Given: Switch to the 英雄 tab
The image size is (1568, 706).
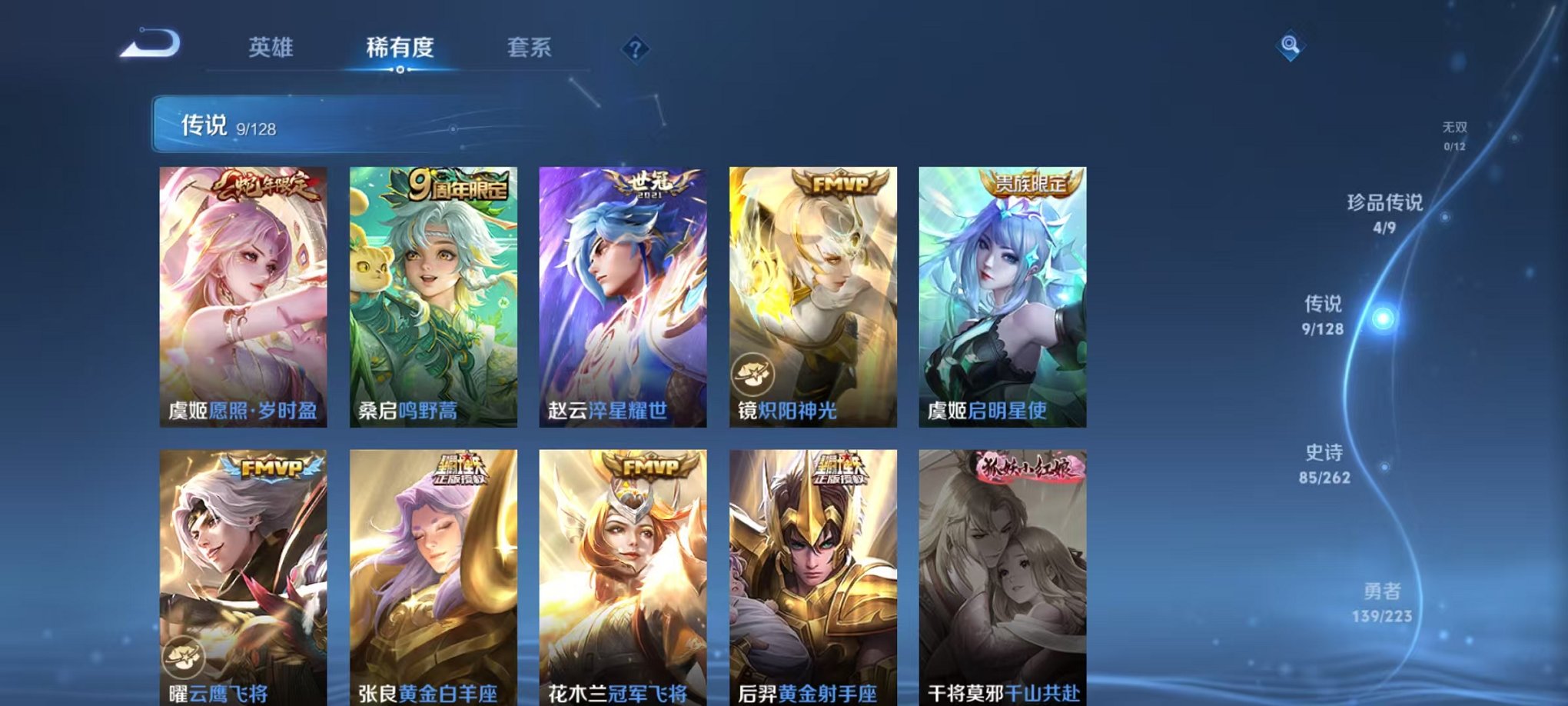Looking at the screenshot, I should [269, 48].
